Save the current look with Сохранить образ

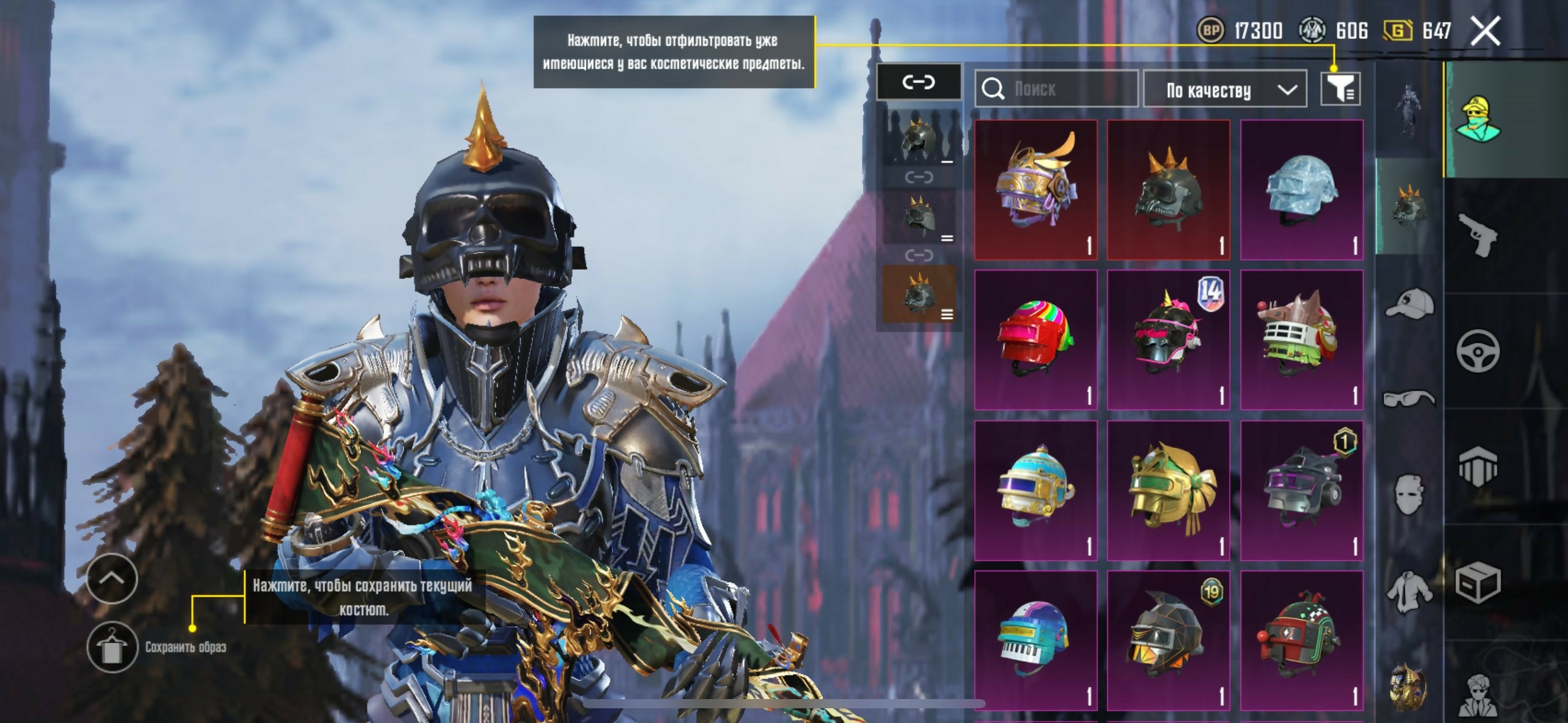tap(112, 647)
